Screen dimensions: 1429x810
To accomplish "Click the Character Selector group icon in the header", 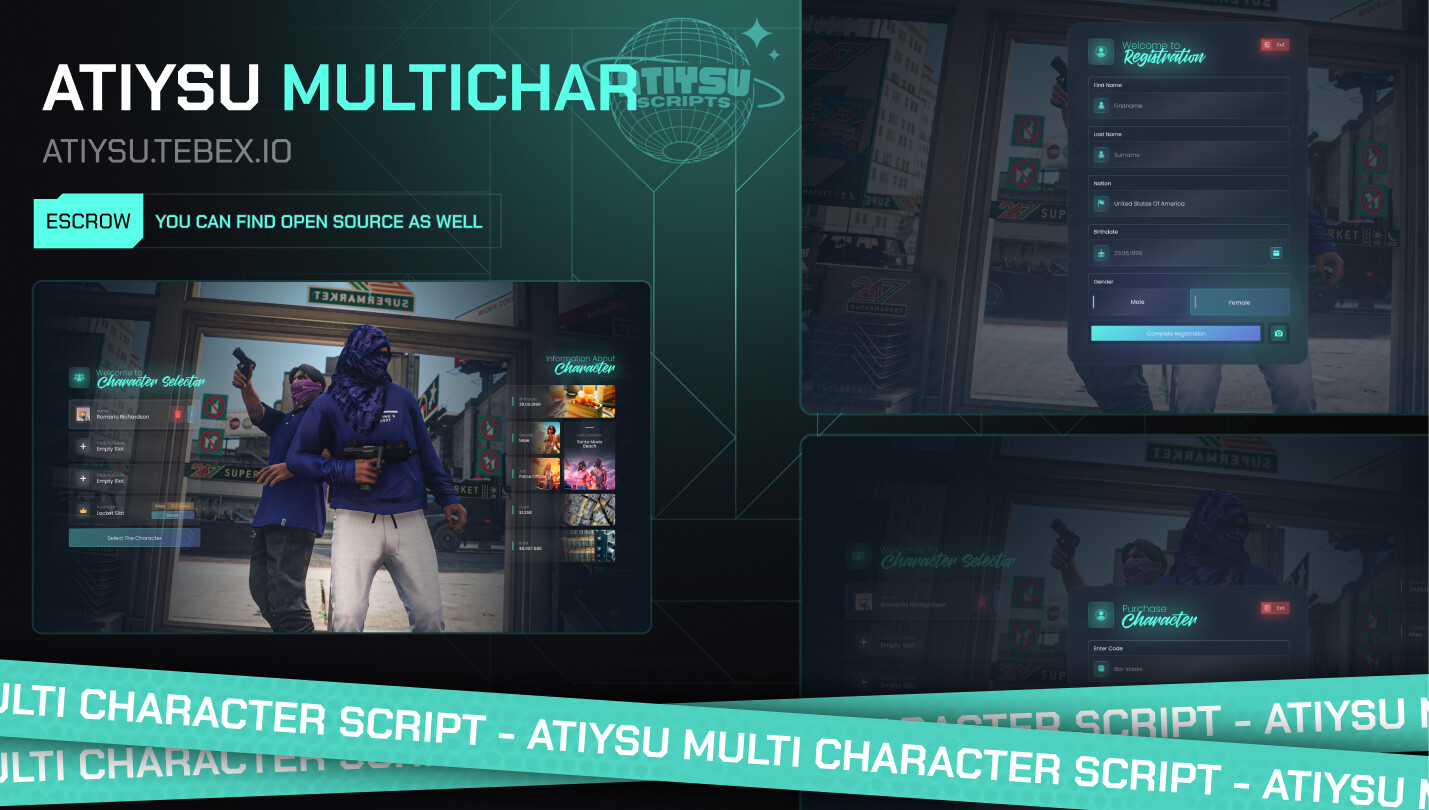I will point(79,375).
